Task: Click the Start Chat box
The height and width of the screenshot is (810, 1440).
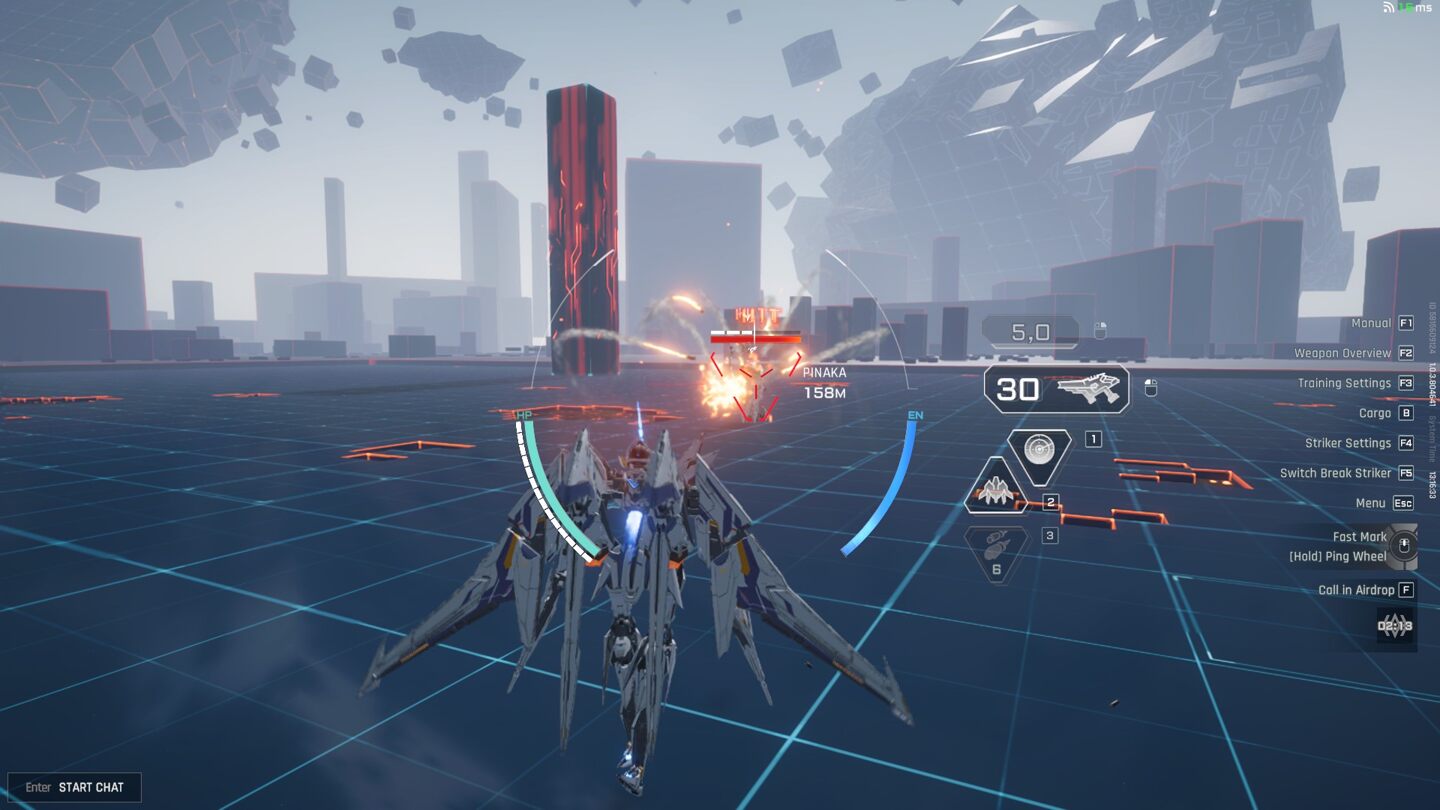Action: [x=75, y=787]
